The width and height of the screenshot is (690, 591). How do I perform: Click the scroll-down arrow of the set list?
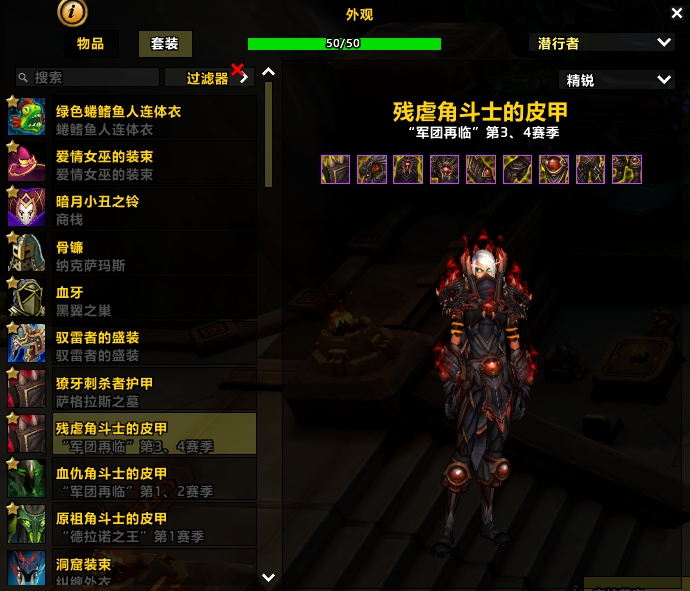tap(268, 577)
